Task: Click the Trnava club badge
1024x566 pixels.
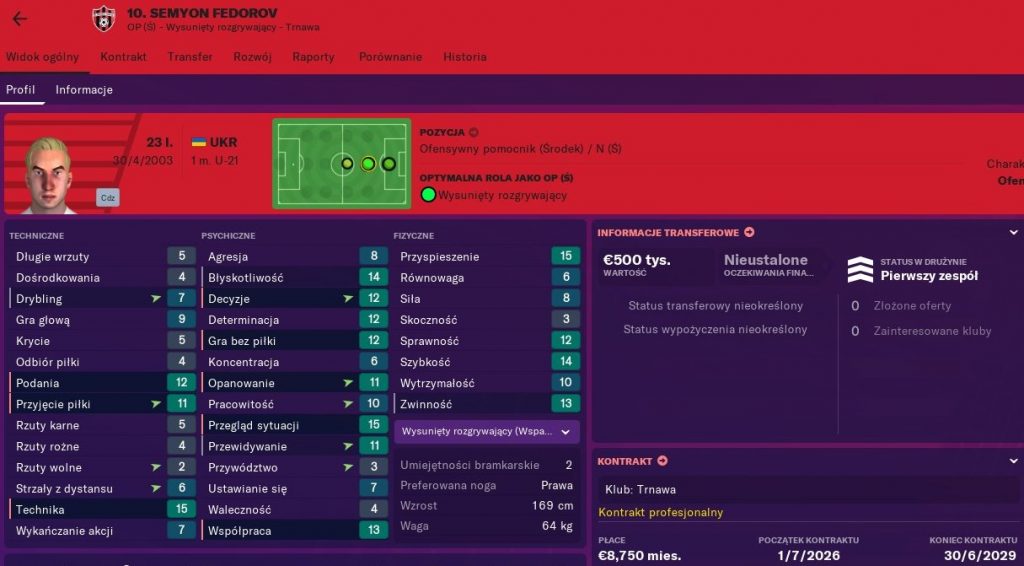Action: [x=103, y=19]
